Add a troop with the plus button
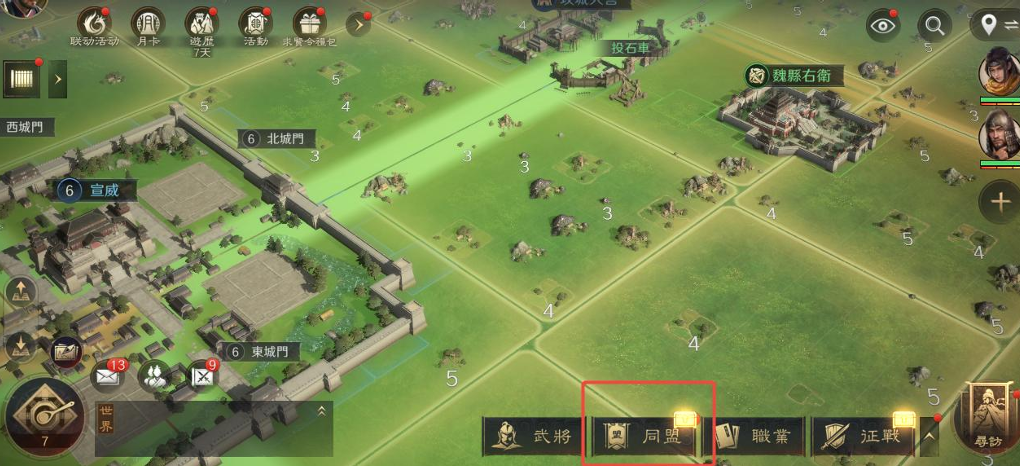The image size is (1020, 466). tap(1000, 201)
